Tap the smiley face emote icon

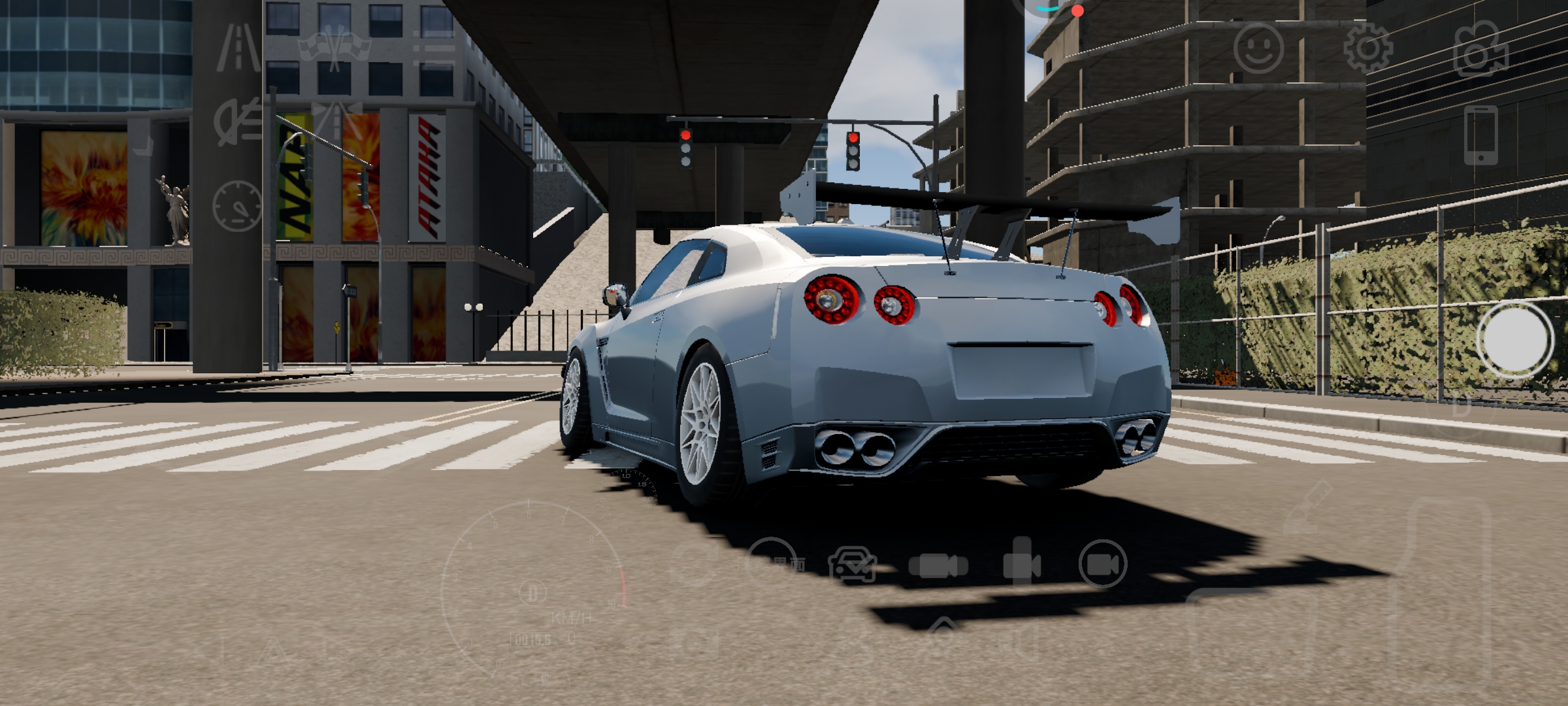click(x=1258, y=47)
